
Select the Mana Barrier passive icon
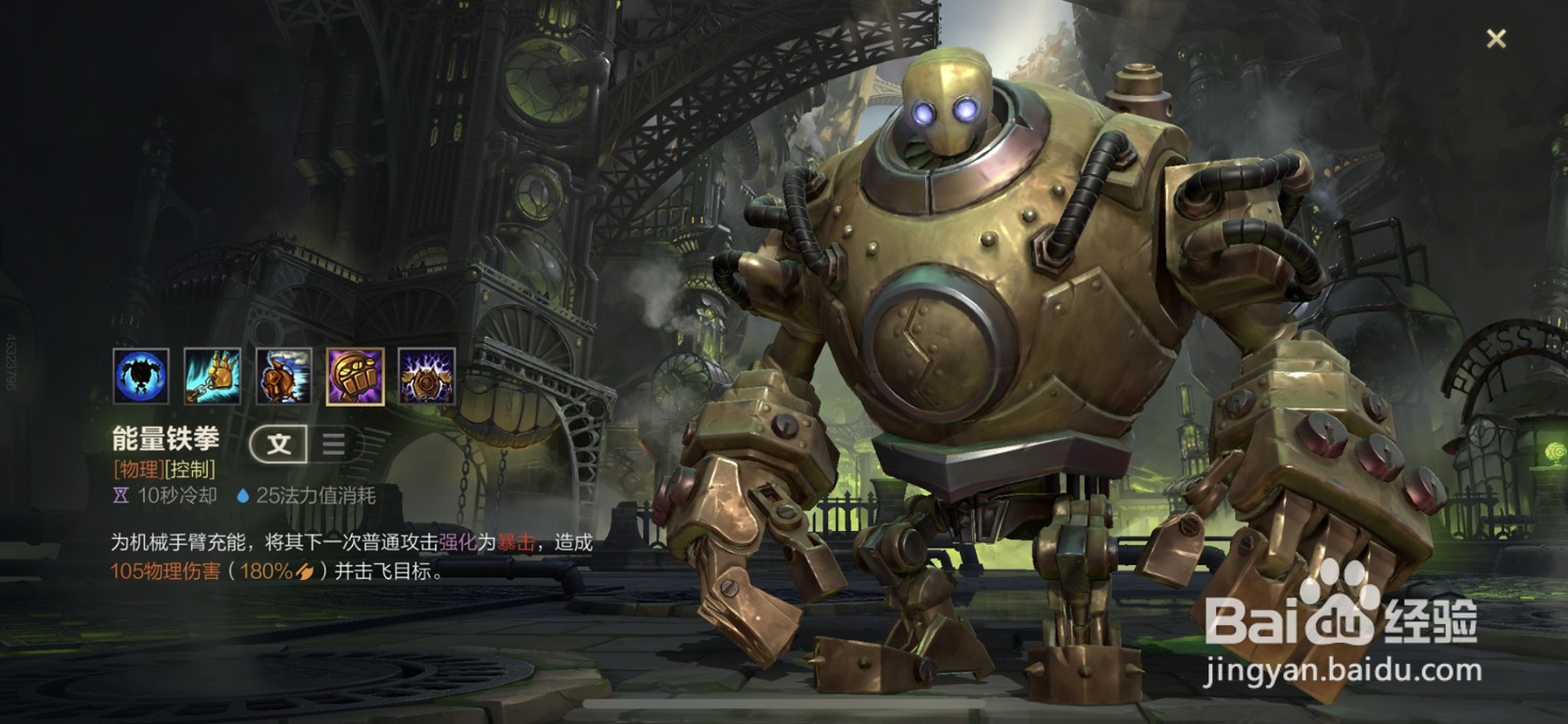[x=140, y=376]
